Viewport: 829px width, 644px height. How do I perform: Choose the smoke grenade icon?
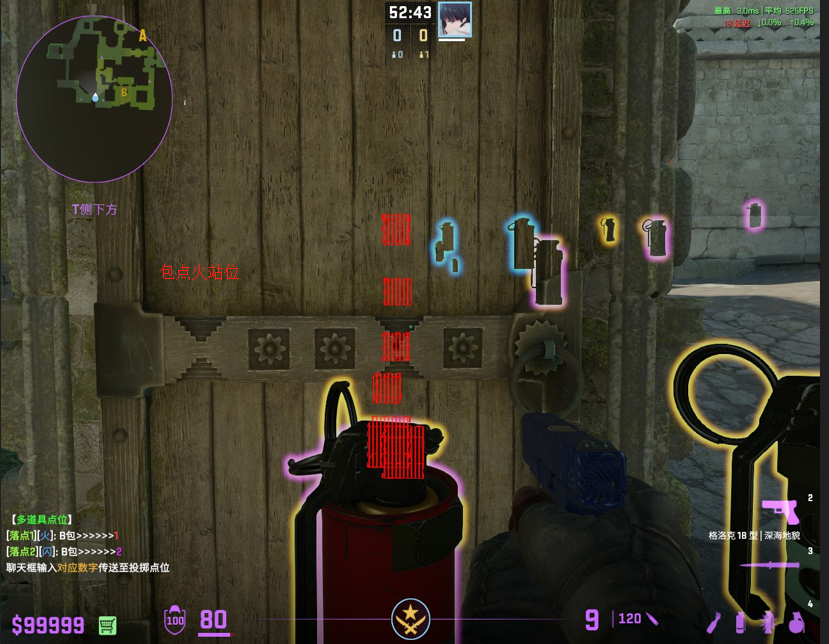point(740,622)
